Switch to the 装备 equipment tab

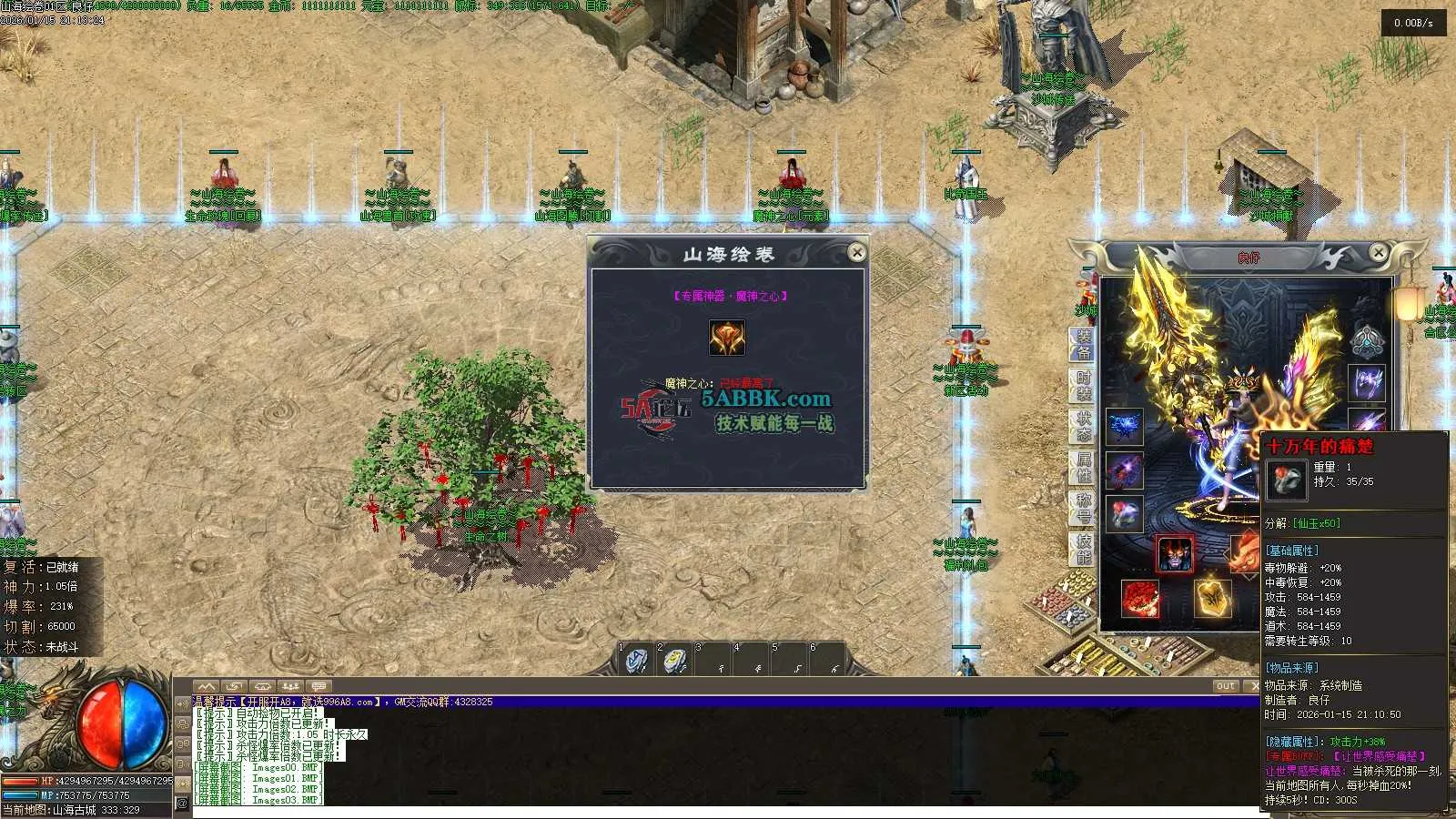pyautogui.click(x=1083, y=343)
